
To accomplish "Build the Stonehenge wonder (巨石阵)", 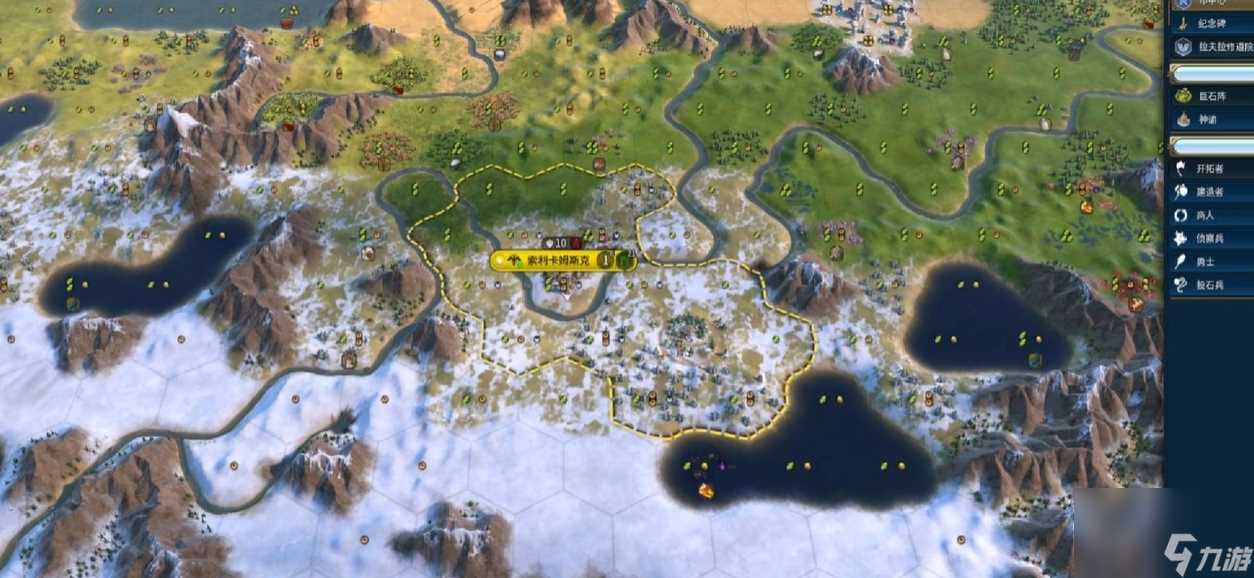I will point(1210,95).
